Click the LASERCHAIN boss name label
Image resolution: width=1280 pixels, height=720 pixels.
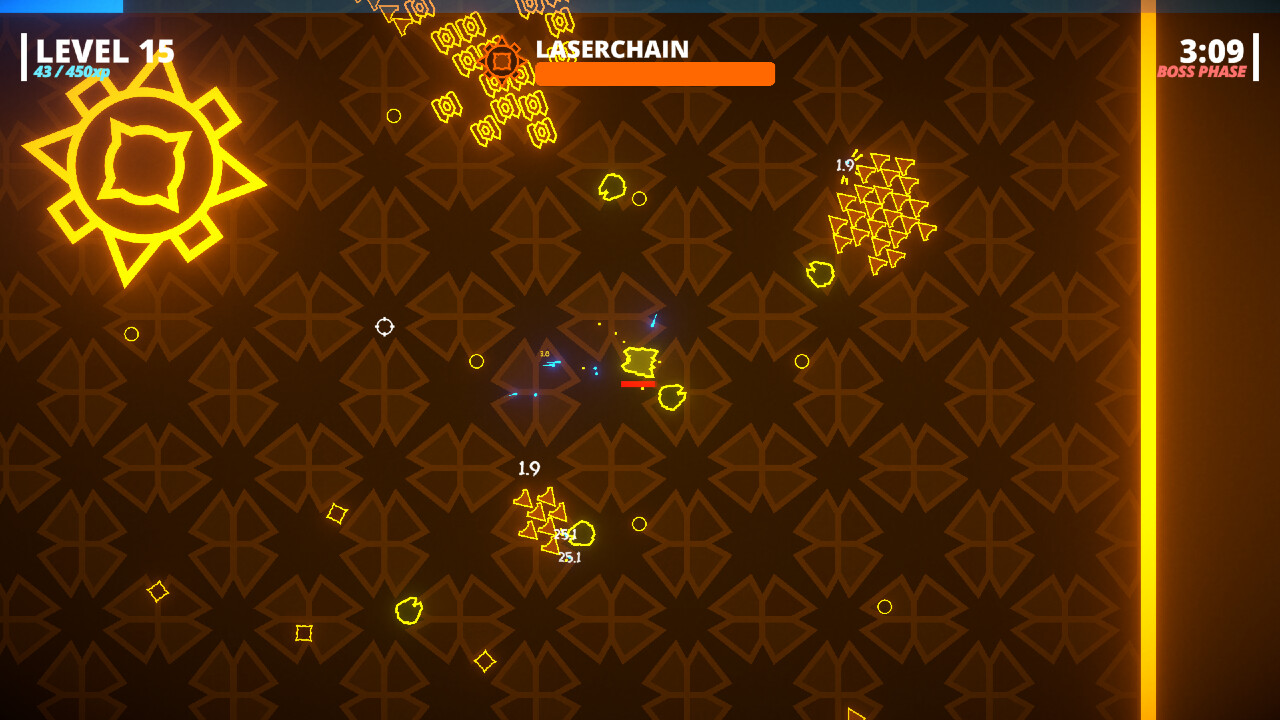610,49
